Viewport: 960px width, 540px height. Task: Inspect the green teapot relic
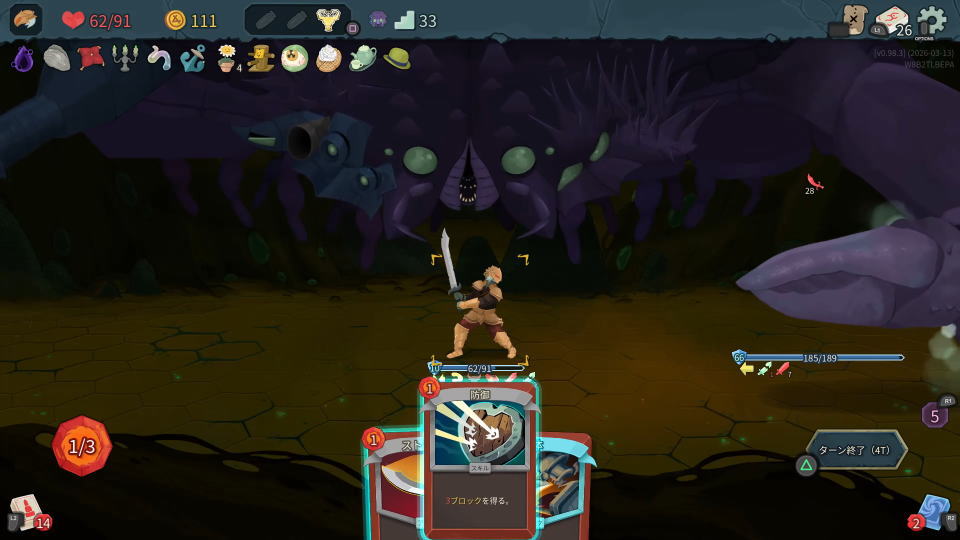pos(362,58)
